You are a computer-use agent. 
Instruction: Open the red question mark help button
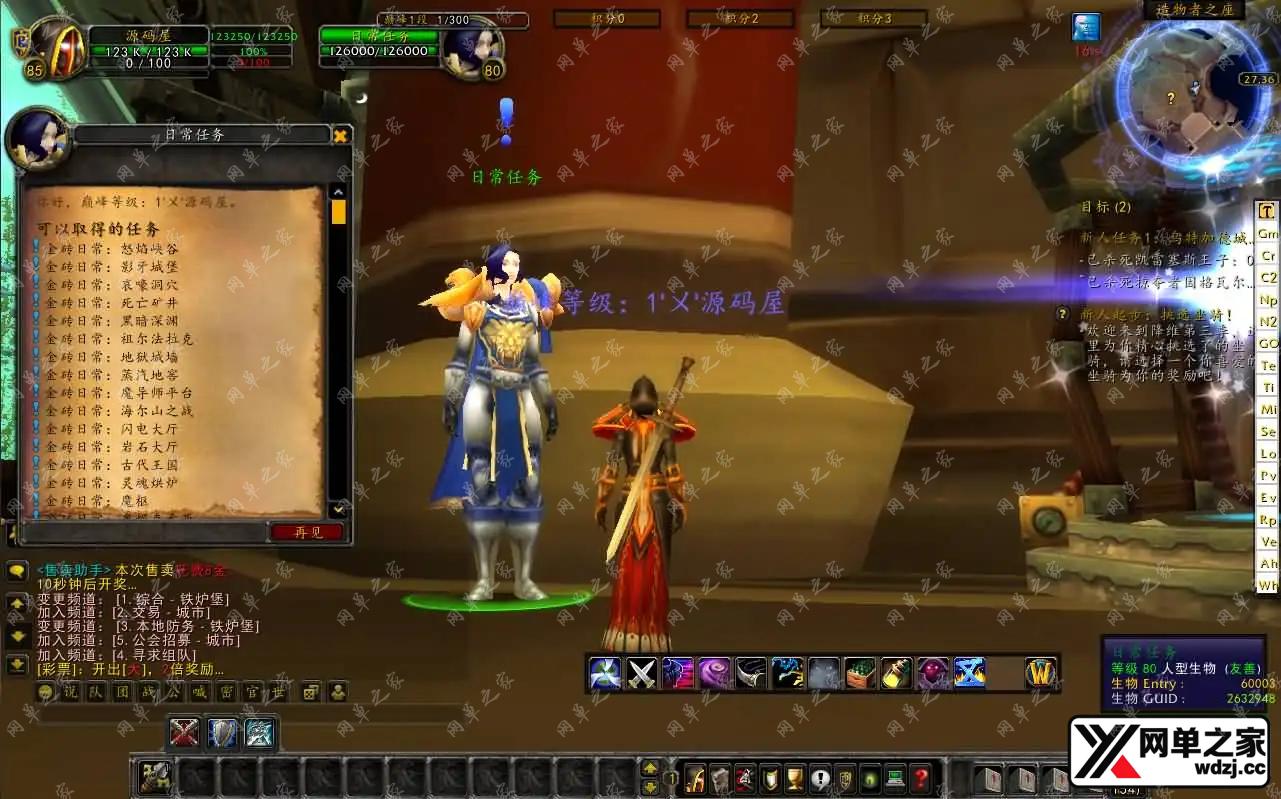[x=921, y=778]
